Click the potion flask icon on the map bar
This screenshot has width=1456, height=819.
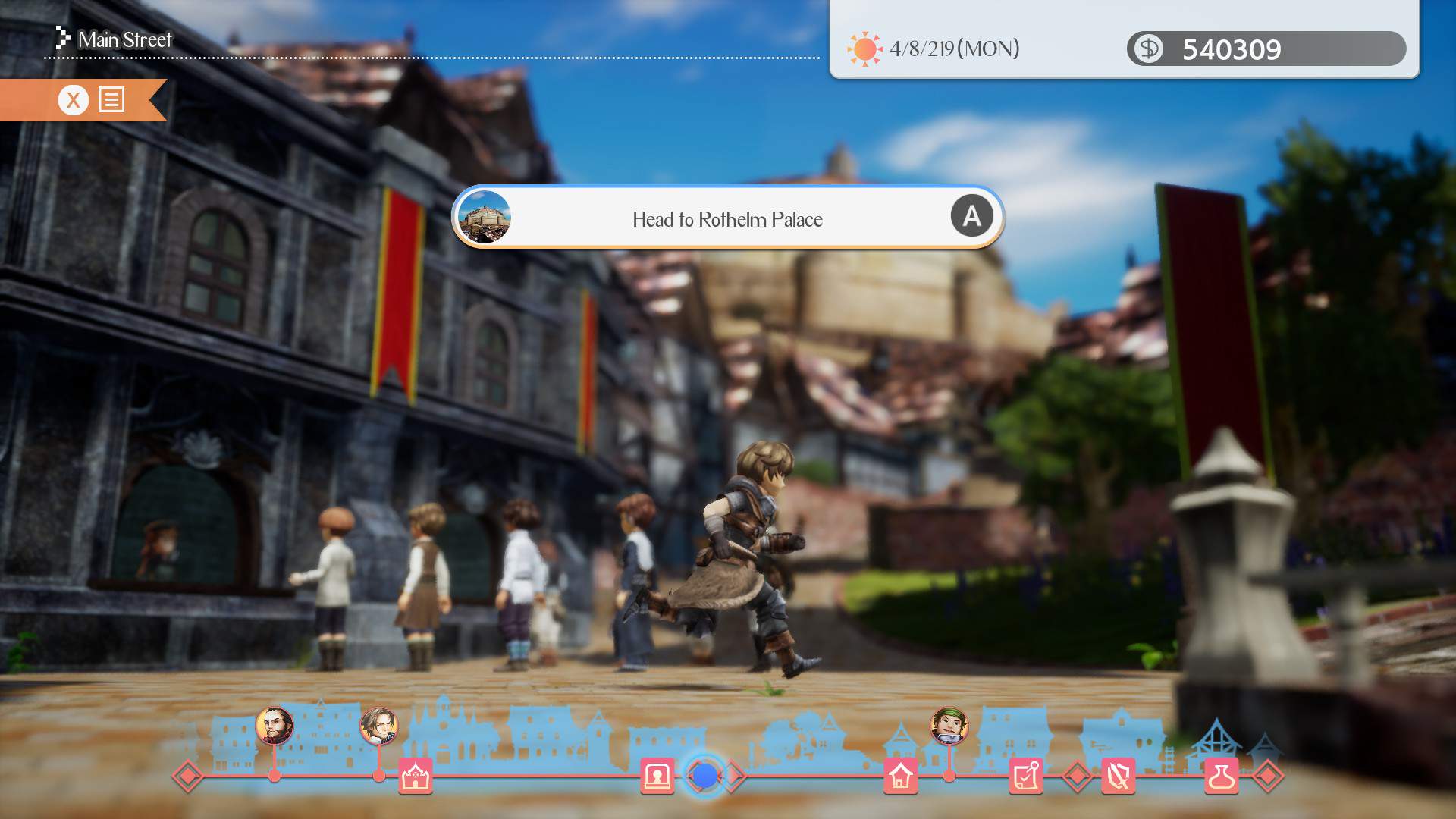click(1223, 777)
